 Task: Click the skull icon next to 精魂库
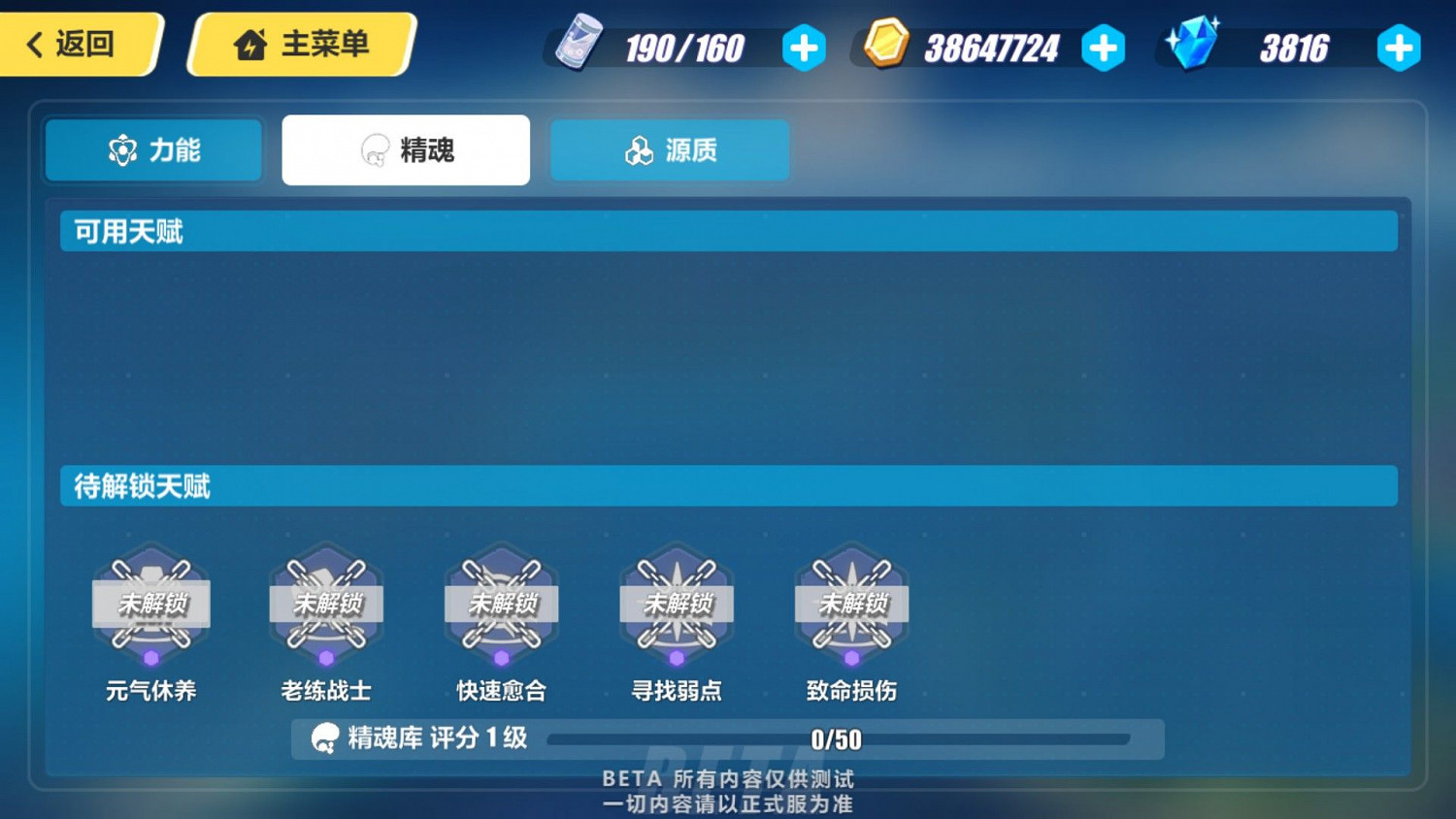tap(321, 738)
